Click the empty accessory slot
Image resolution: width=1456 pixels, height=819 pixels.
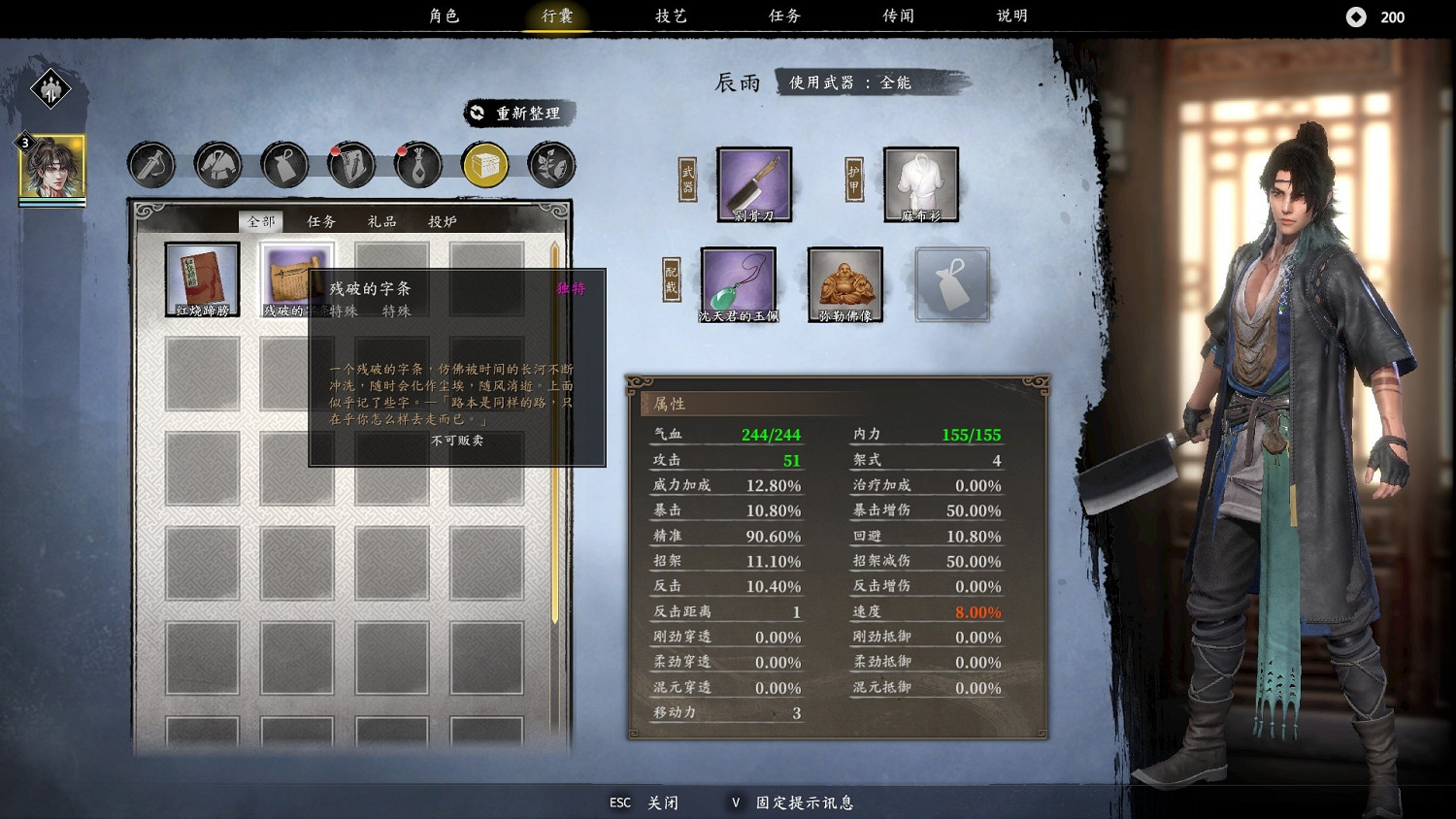952,284
